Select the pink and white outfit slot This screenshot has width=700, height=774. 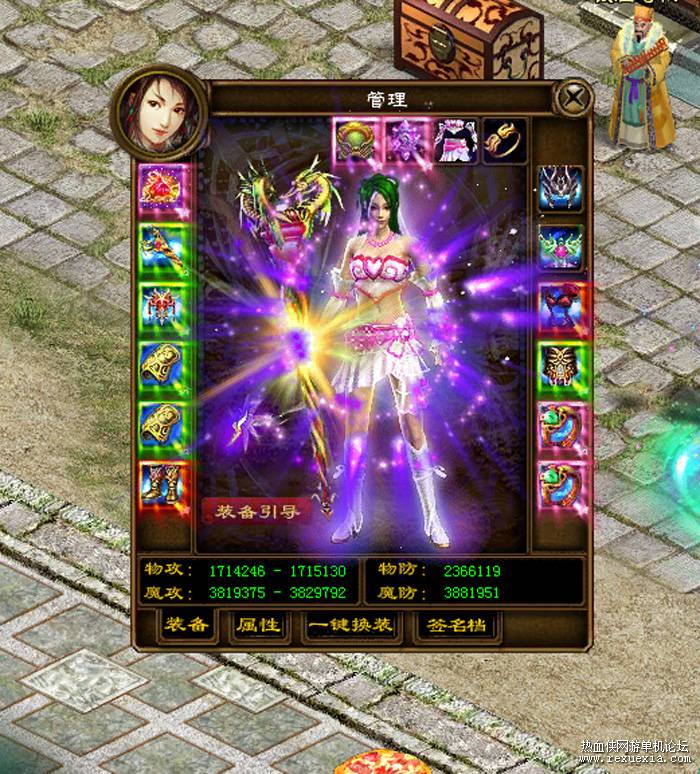click(453, 139)
